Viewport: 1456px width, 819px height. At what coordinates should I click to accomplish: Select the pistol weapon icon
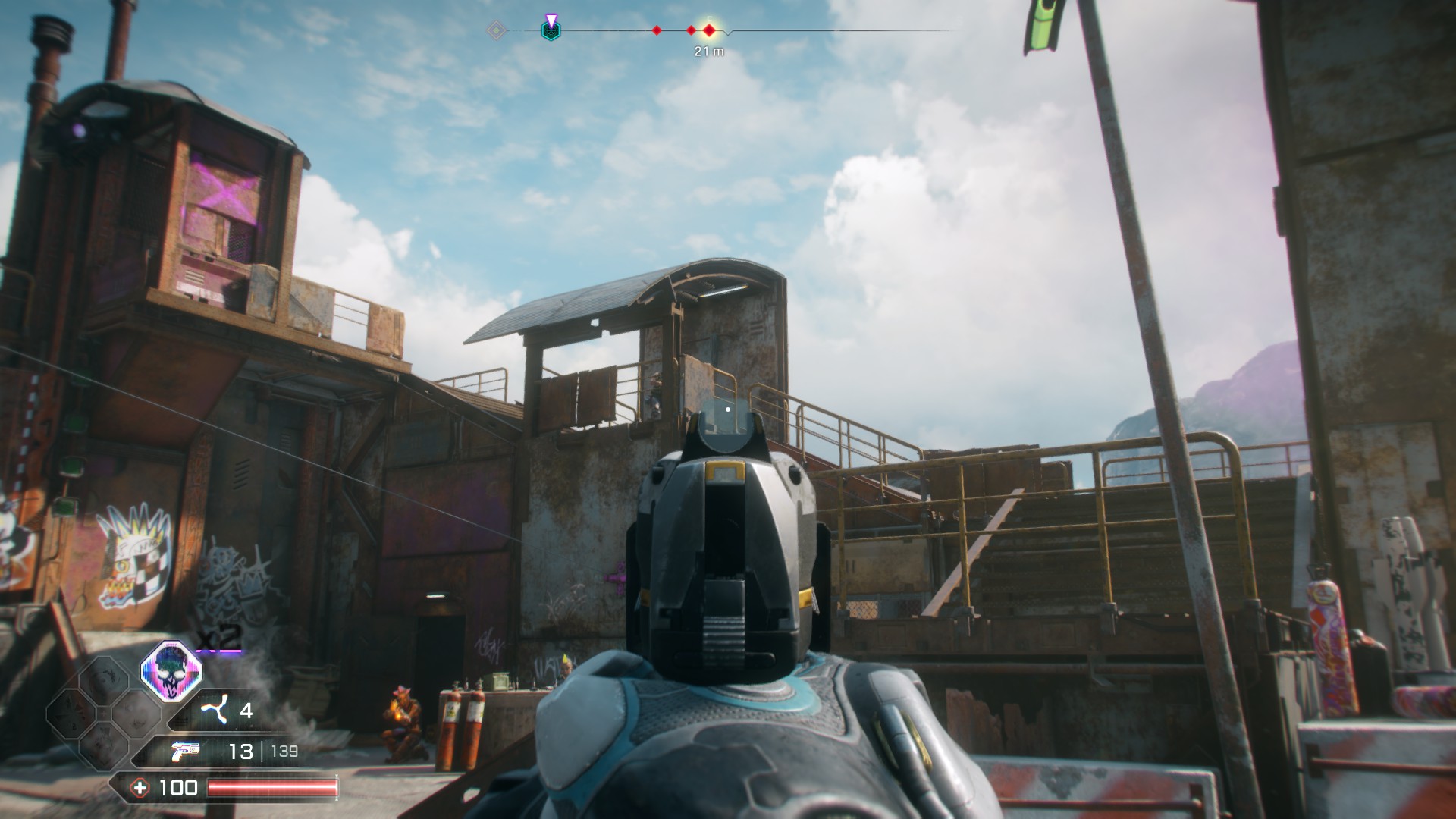[187, 751]
